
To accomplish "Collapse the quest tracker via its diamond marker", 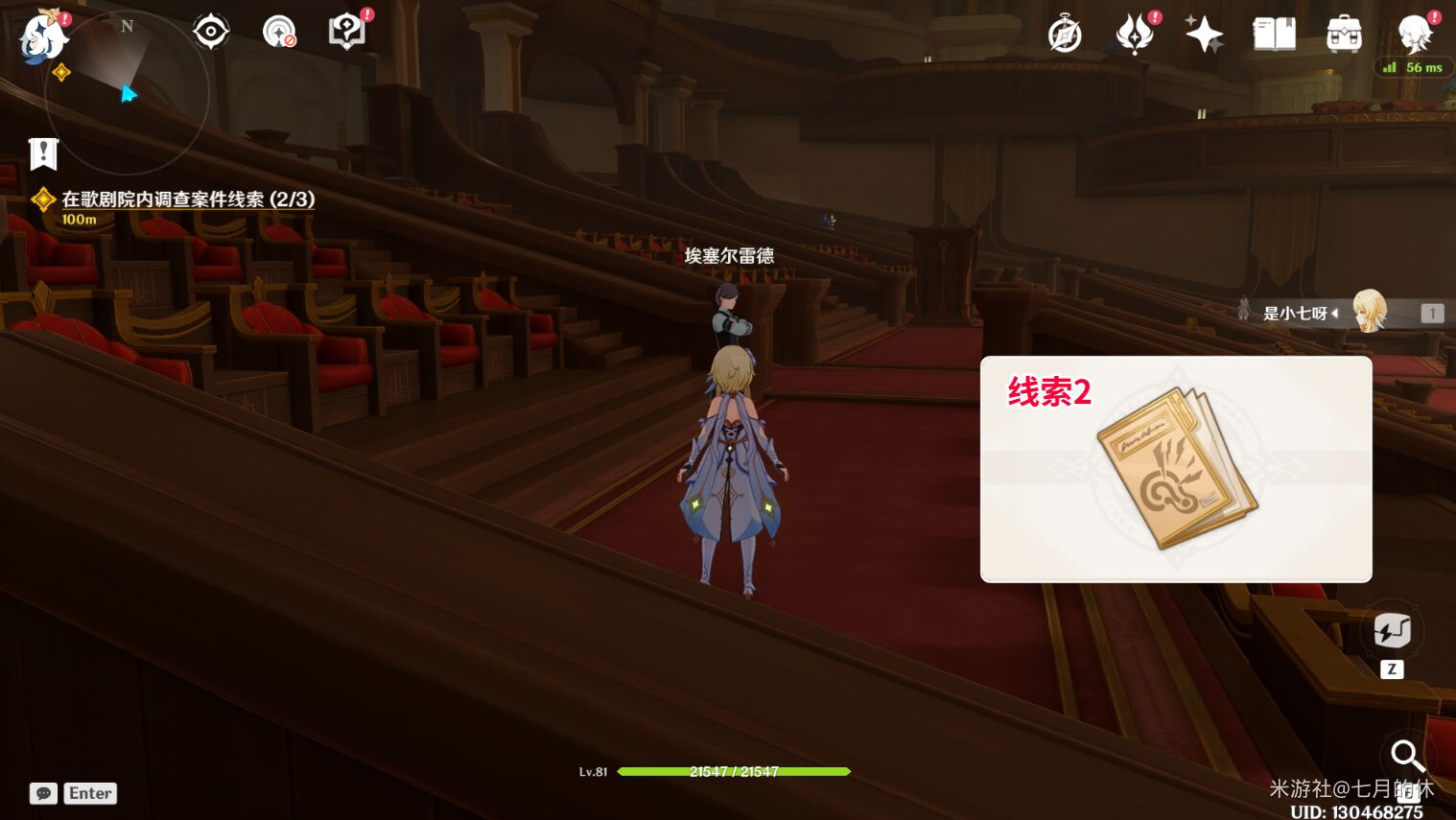I will (43, 199).
